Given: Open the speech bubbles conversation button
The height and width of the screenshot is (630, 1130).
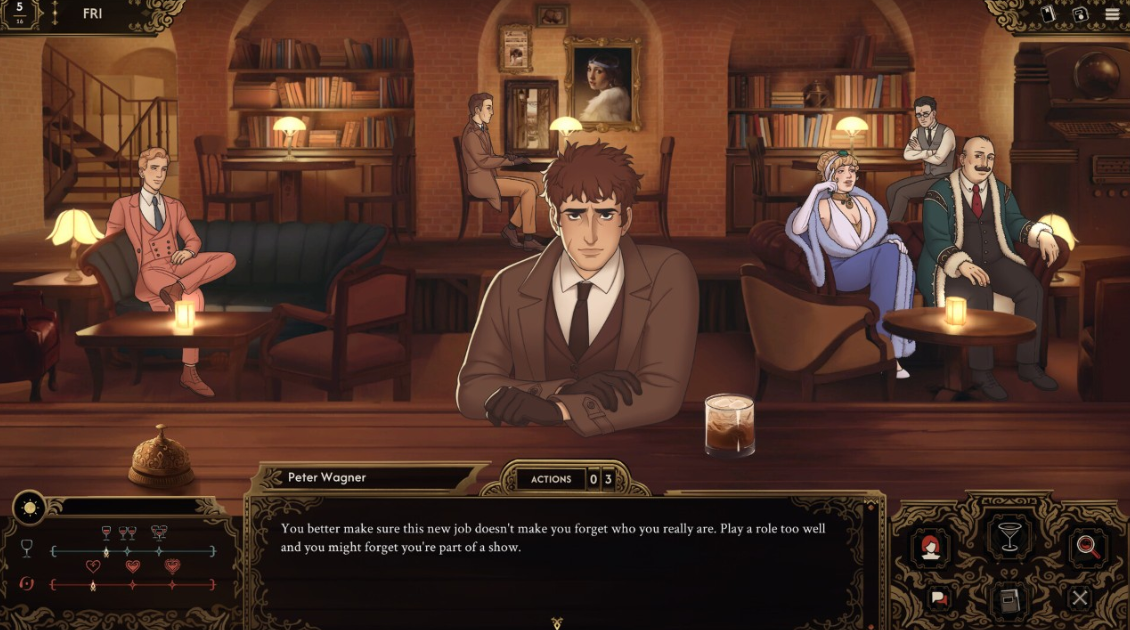Looking at the screenshot, I should point(940,598).
